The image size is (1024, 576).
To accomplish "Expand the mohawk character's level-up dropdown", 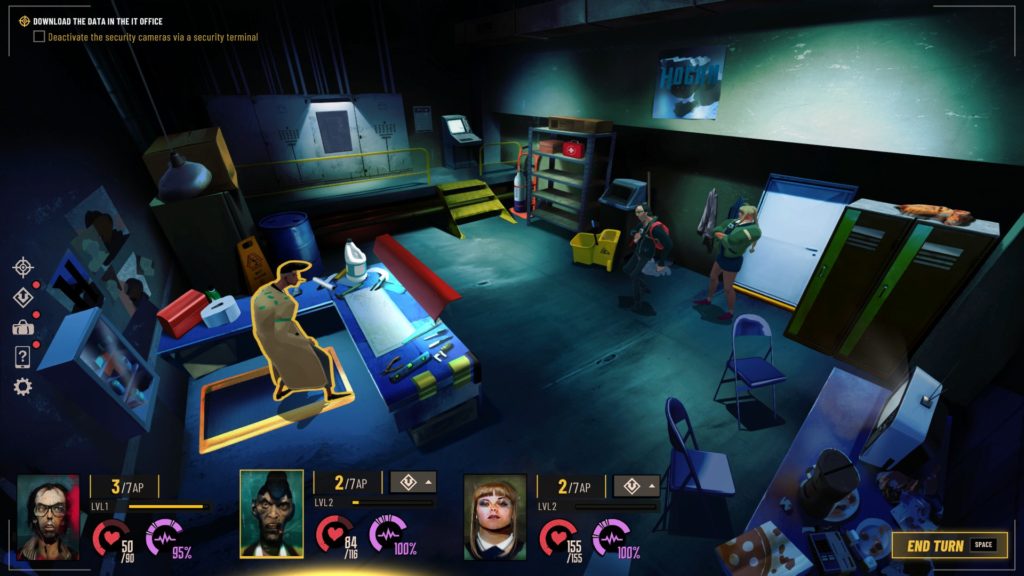I will pos(413,484).
